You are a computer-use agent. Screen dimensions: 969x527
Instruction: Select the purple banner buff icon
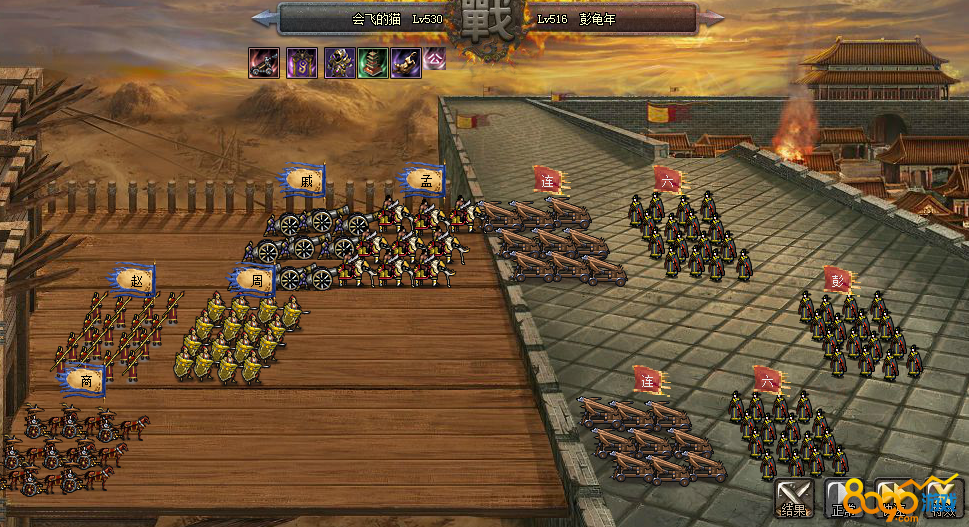[301, 62]
